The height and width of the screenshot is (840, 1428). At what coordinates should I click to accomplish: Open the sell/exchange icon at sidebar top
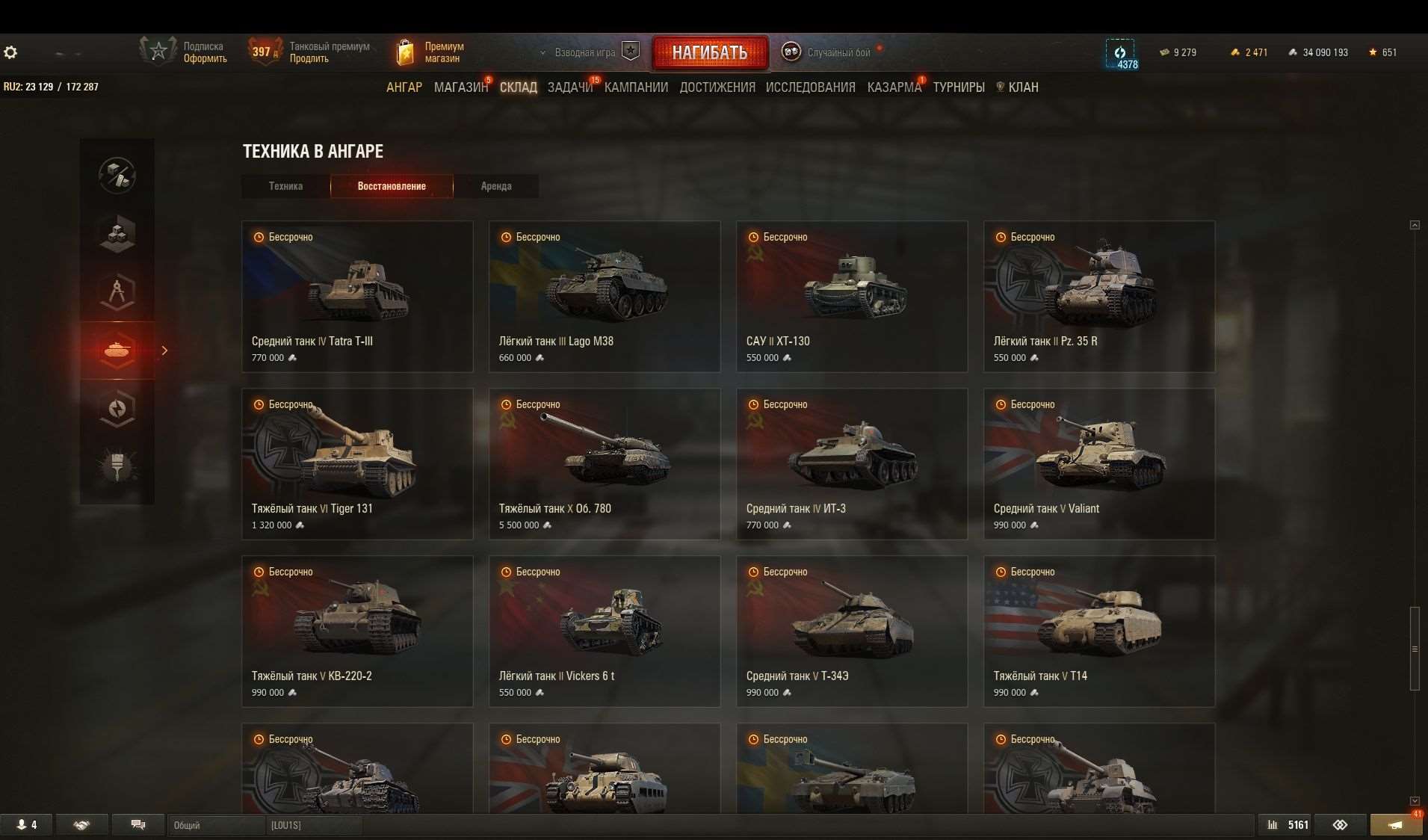tap(117, 176)
